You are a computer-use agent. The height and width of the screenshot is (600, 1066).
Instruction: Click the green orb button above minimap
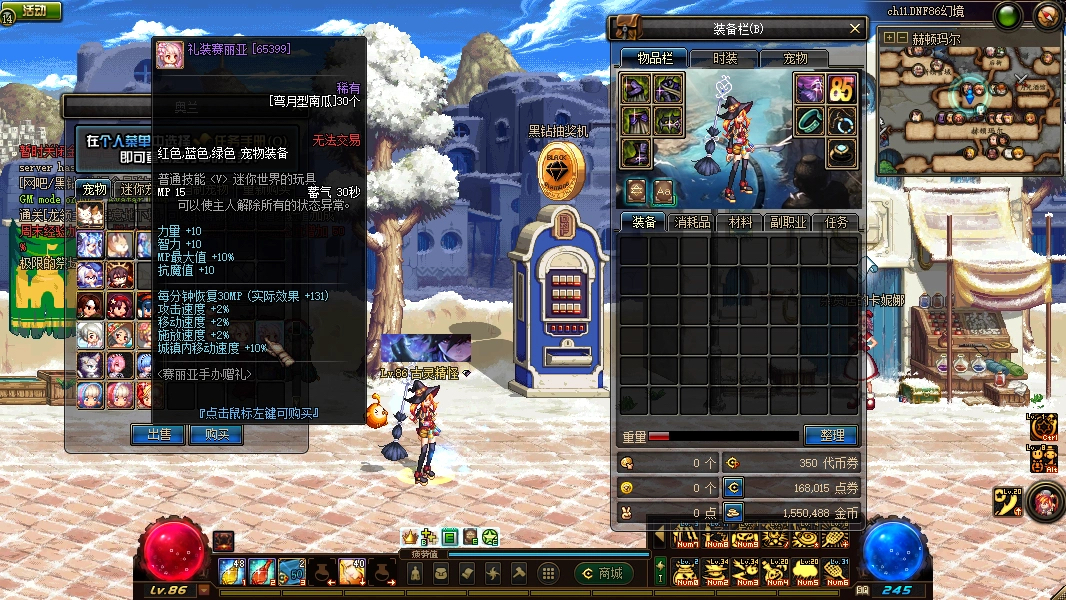[x=1008, y=15]
